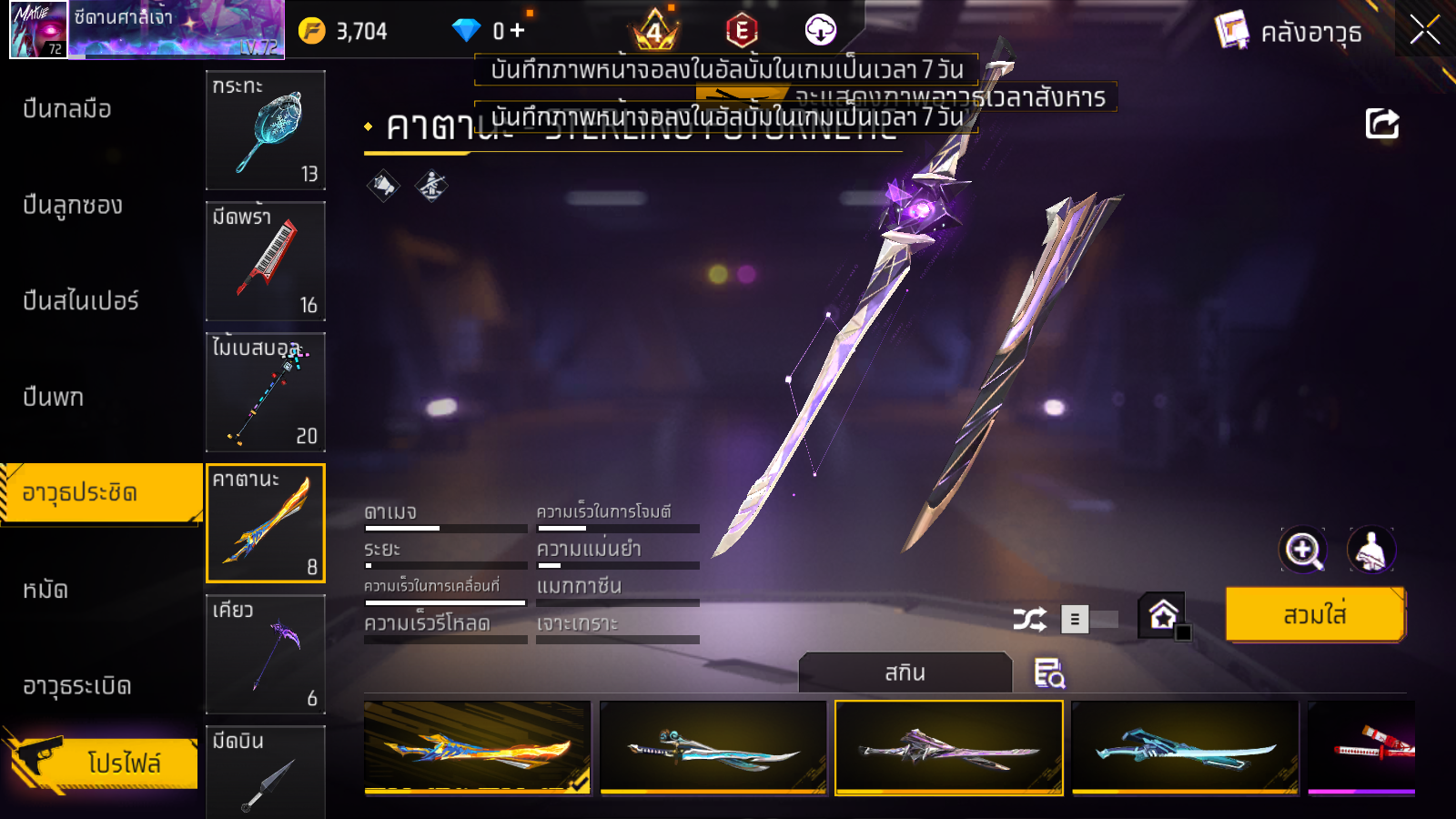The height and width of the screenshot is (819, 1456).
Task: Close the weapon vault screen
Action: pos(1424,30)
